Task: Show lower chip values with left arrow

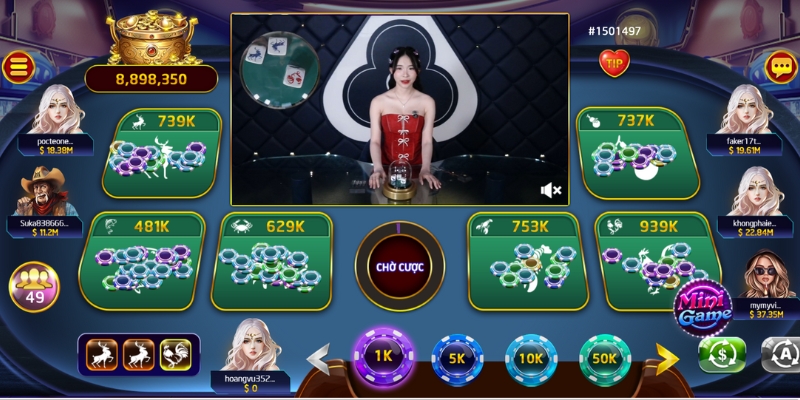Action: tap(319, 358)
